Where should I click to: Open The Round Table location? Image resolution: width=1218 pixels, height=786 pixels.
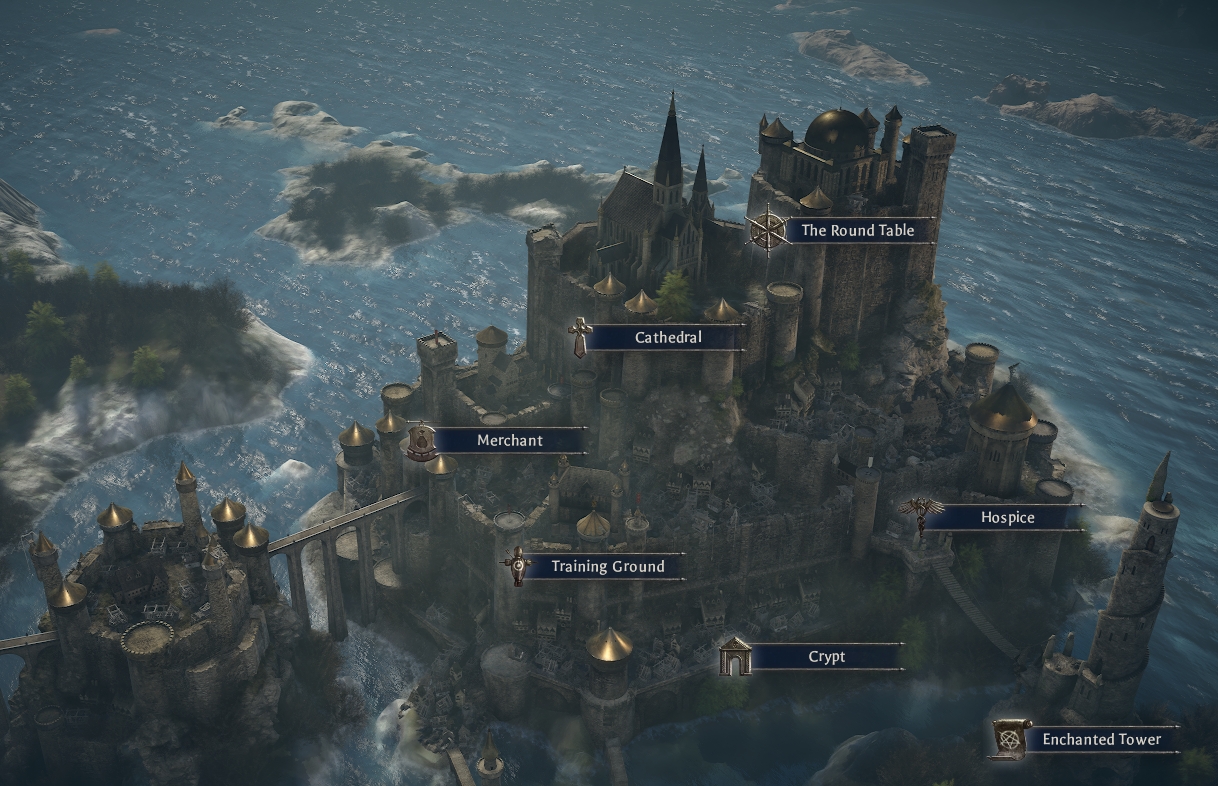(x=857, y=230)
